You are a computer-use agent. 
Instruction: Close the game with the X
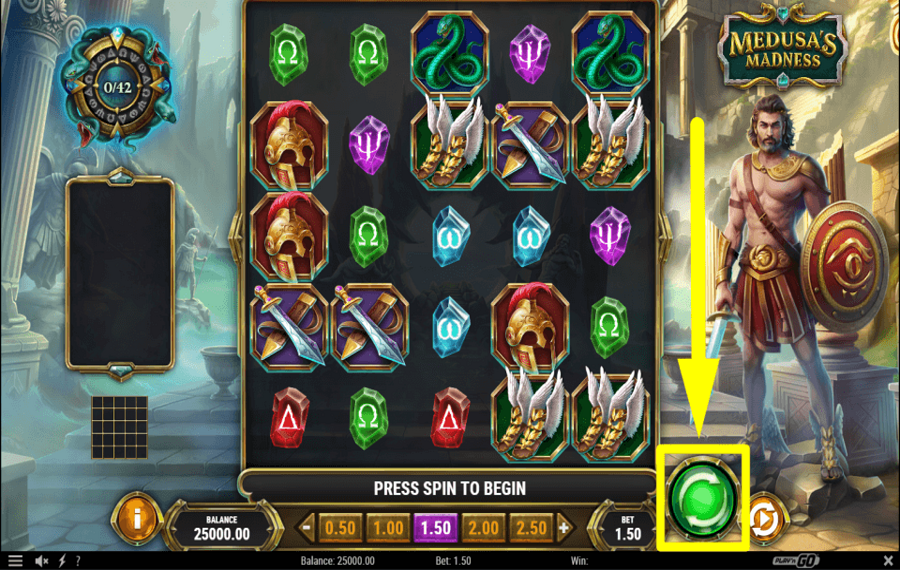coord(888,561)
